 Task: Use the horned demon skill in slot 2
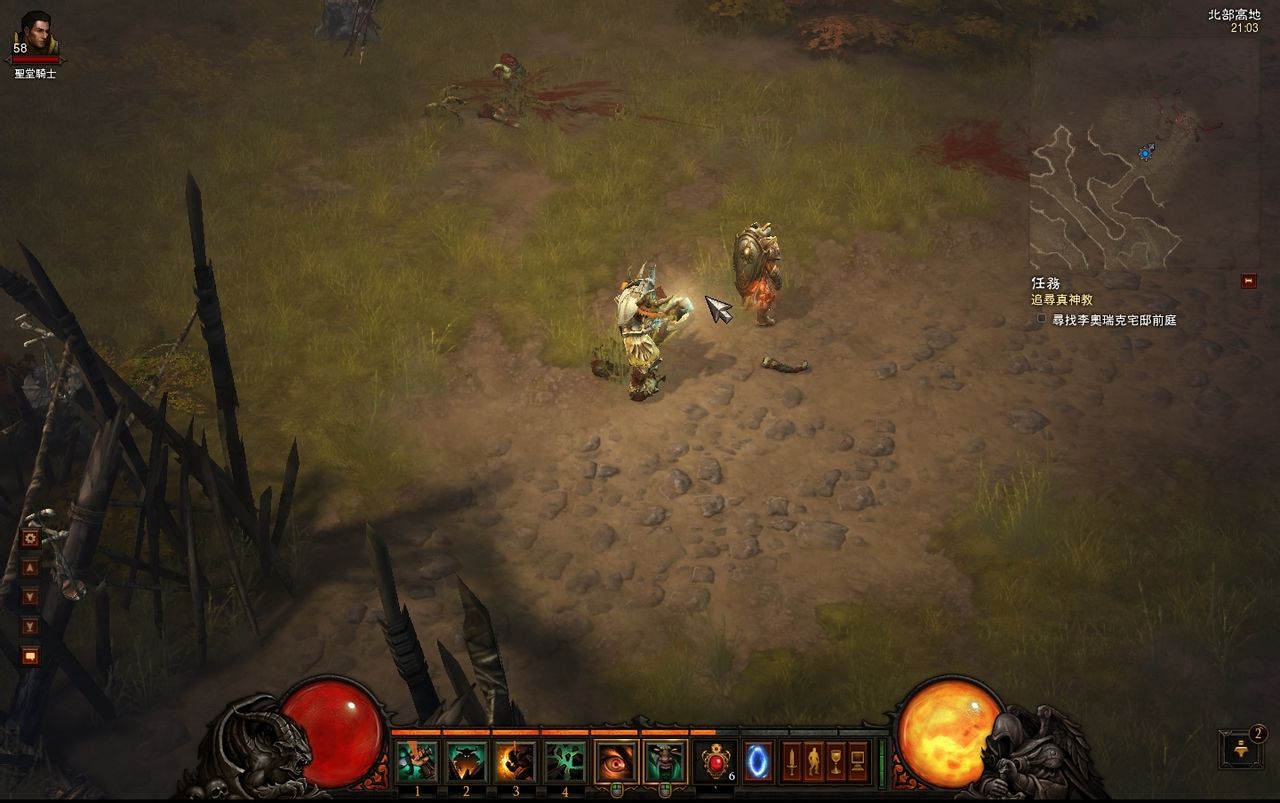466,762
